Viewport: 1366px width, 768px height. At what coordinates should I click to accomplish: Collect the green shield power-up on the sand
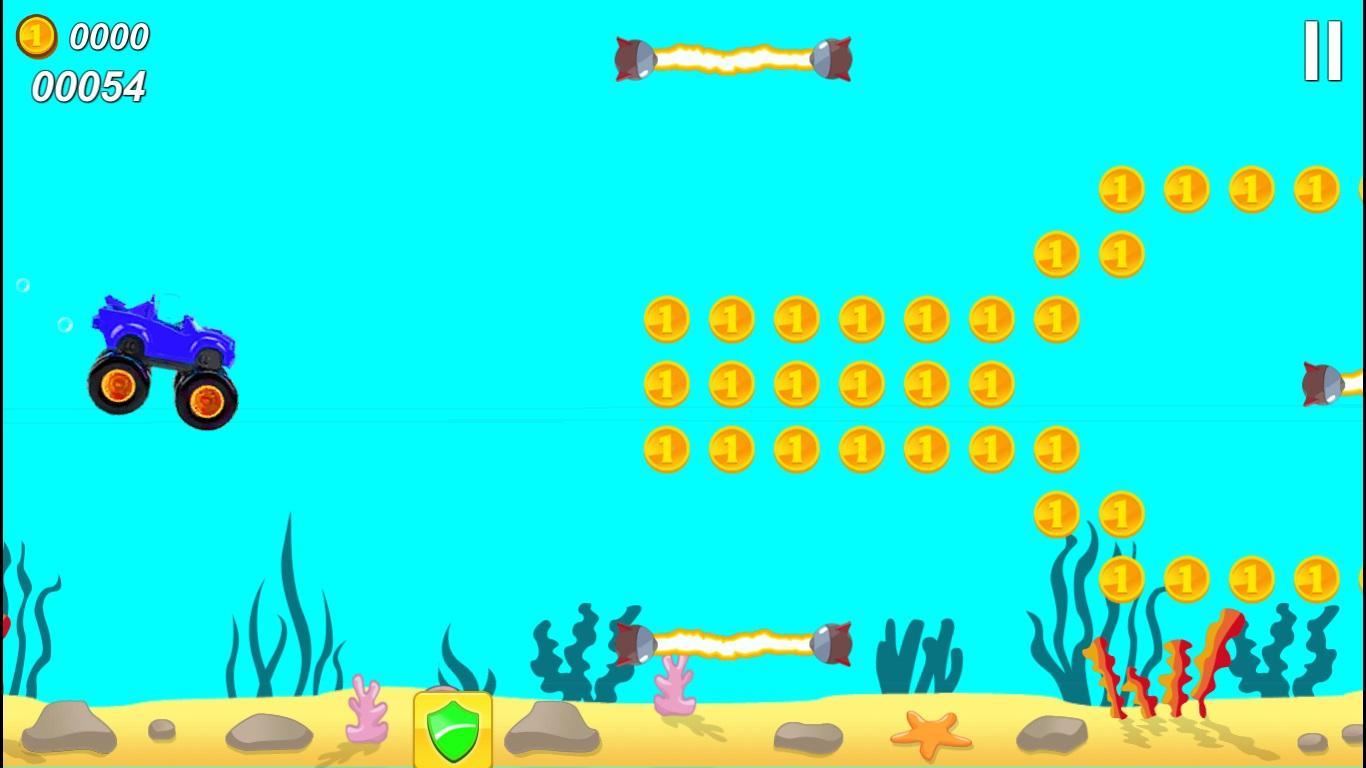452,730
